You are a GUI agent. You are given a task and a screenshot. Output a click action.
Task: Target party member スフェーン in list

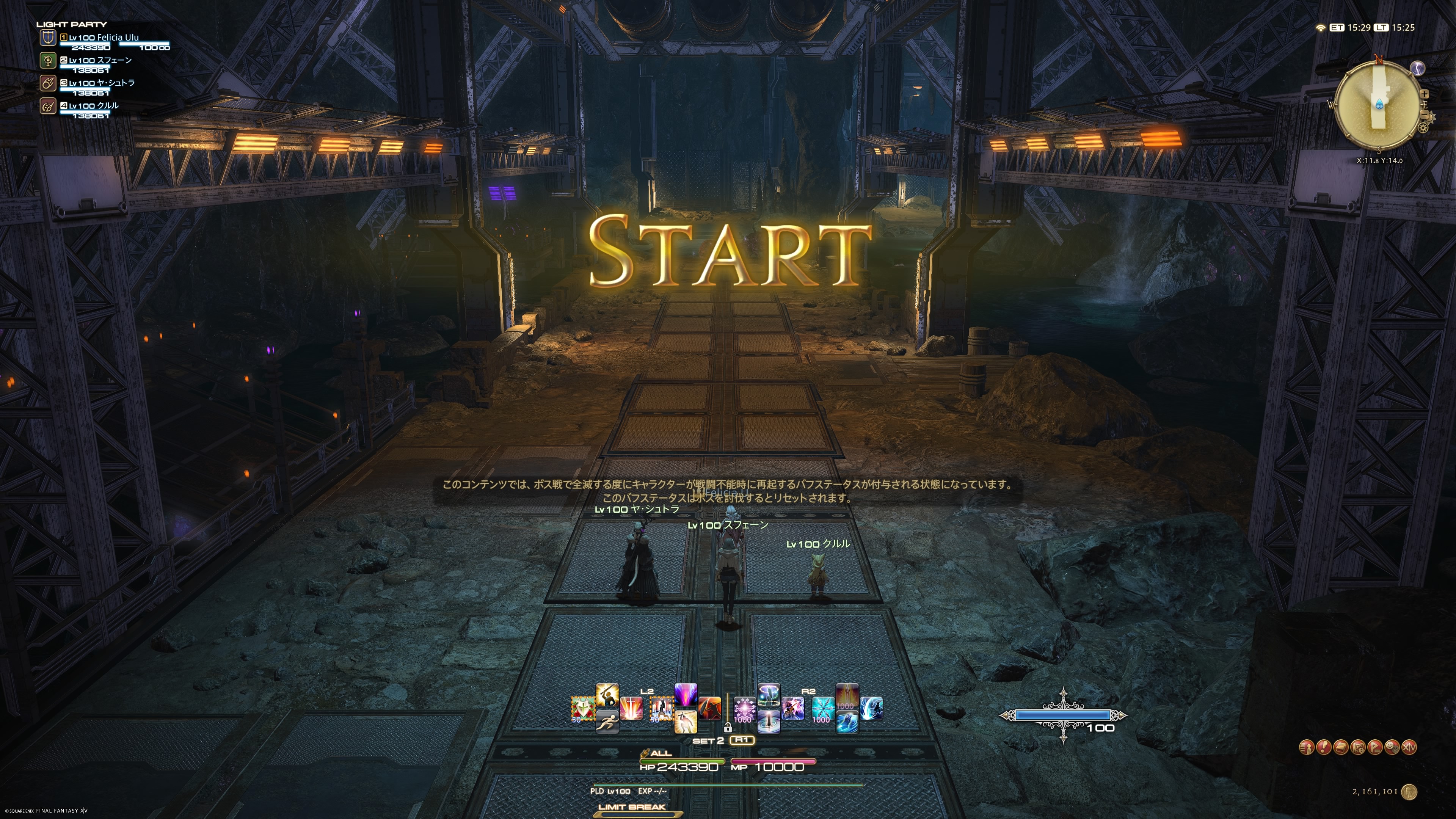click(x=99, y=61)
